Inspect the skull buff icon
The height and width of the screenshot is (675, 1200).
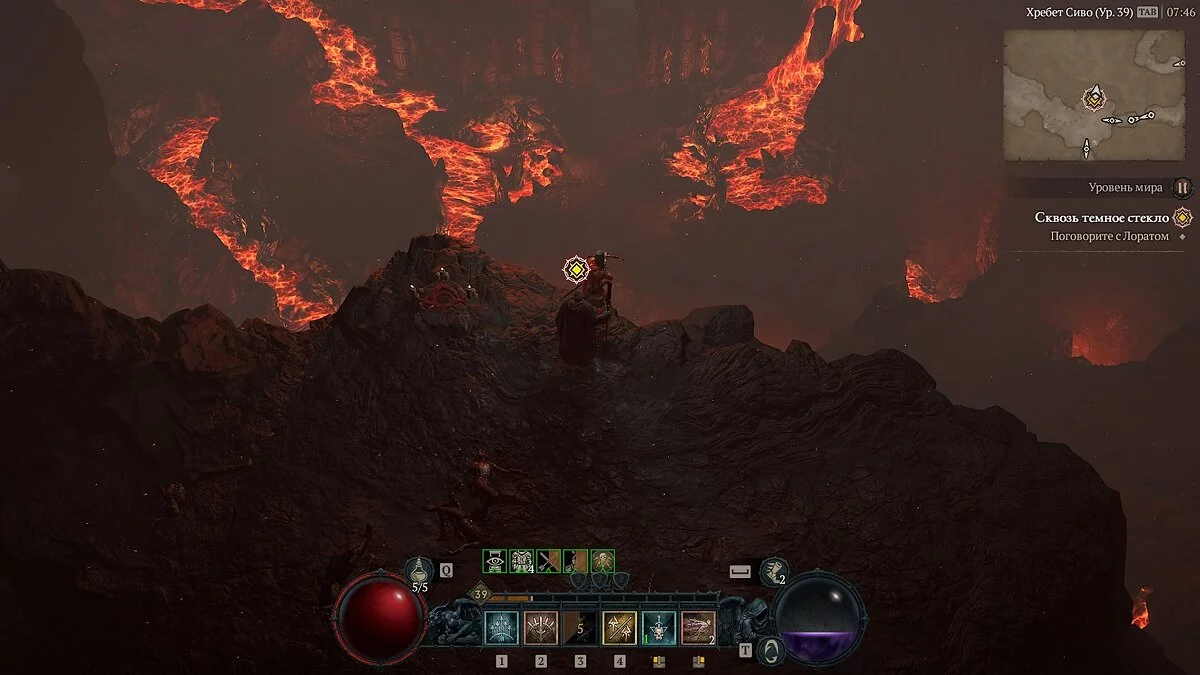tap(601, 561)
